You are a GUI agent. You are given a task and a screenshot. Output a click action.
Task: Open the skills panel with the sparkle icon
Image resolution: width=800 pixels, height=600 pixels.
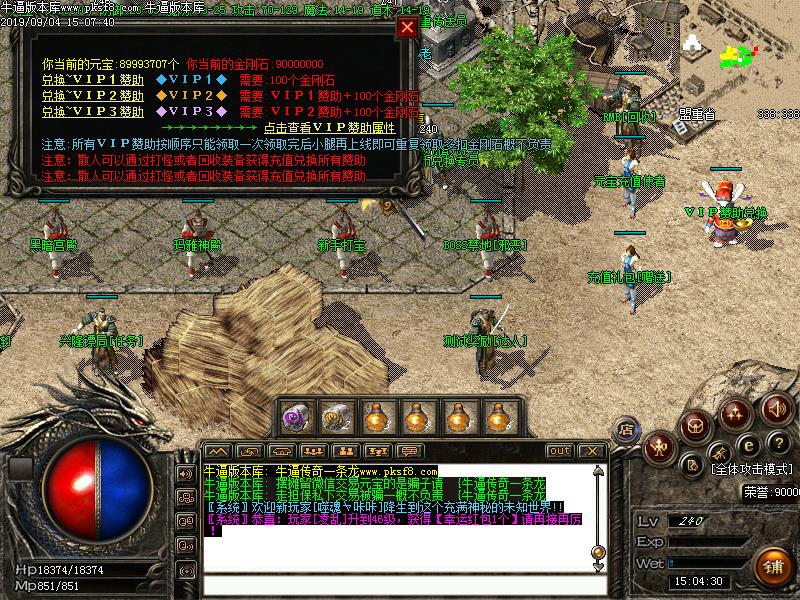(735, 411)
